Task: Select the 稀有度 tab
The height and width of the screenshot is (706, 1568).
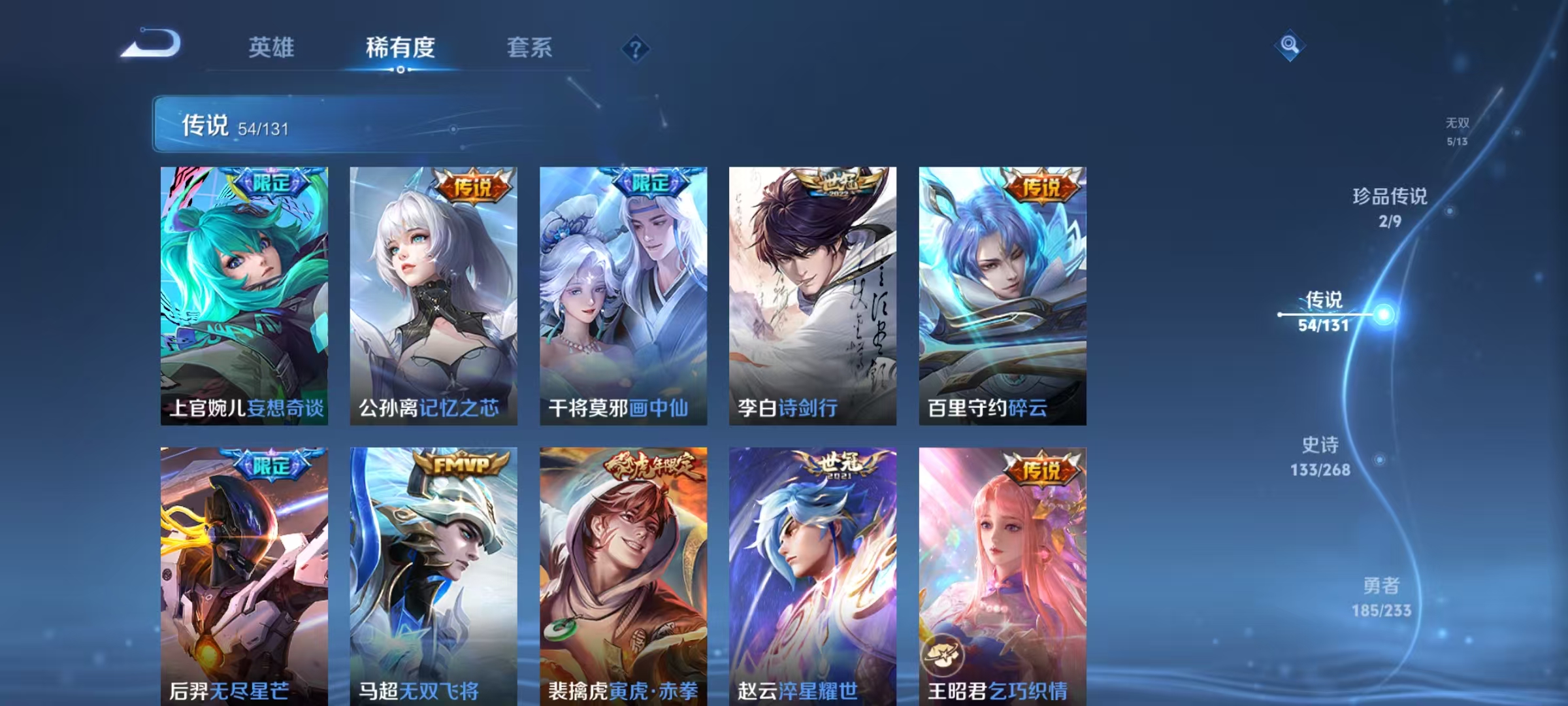Action: point(401,48)
